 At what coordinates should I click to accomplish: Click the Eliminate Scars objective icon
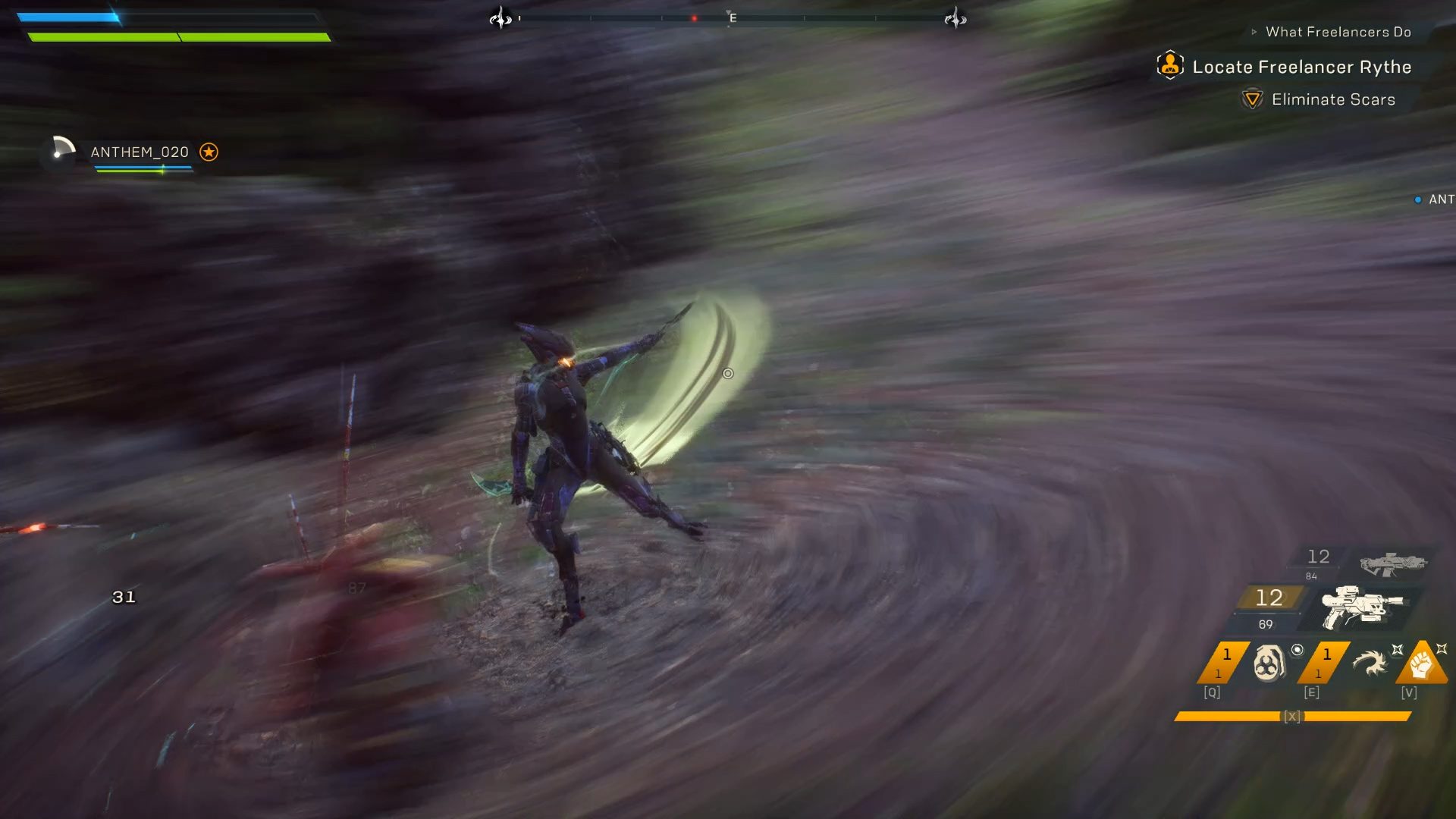1252,99
